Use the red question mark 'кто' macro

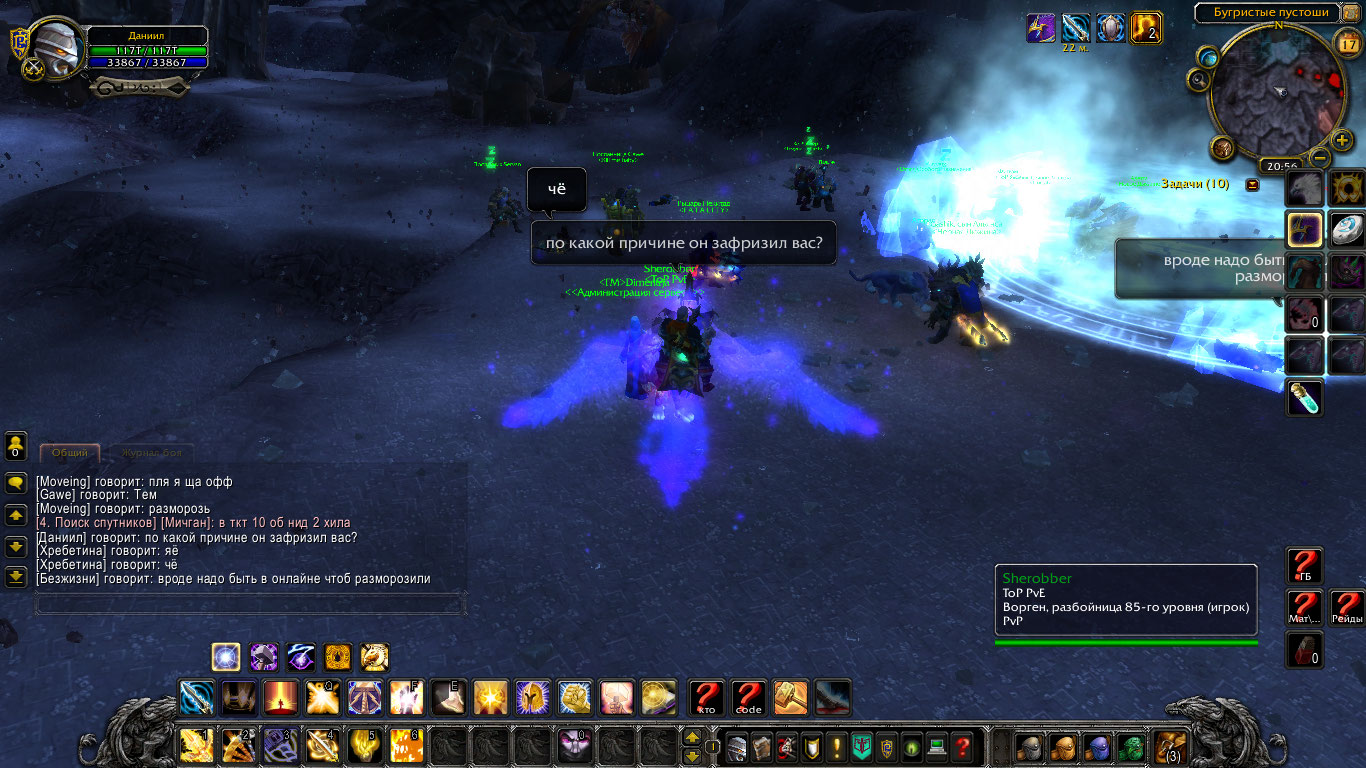(707, 697)
